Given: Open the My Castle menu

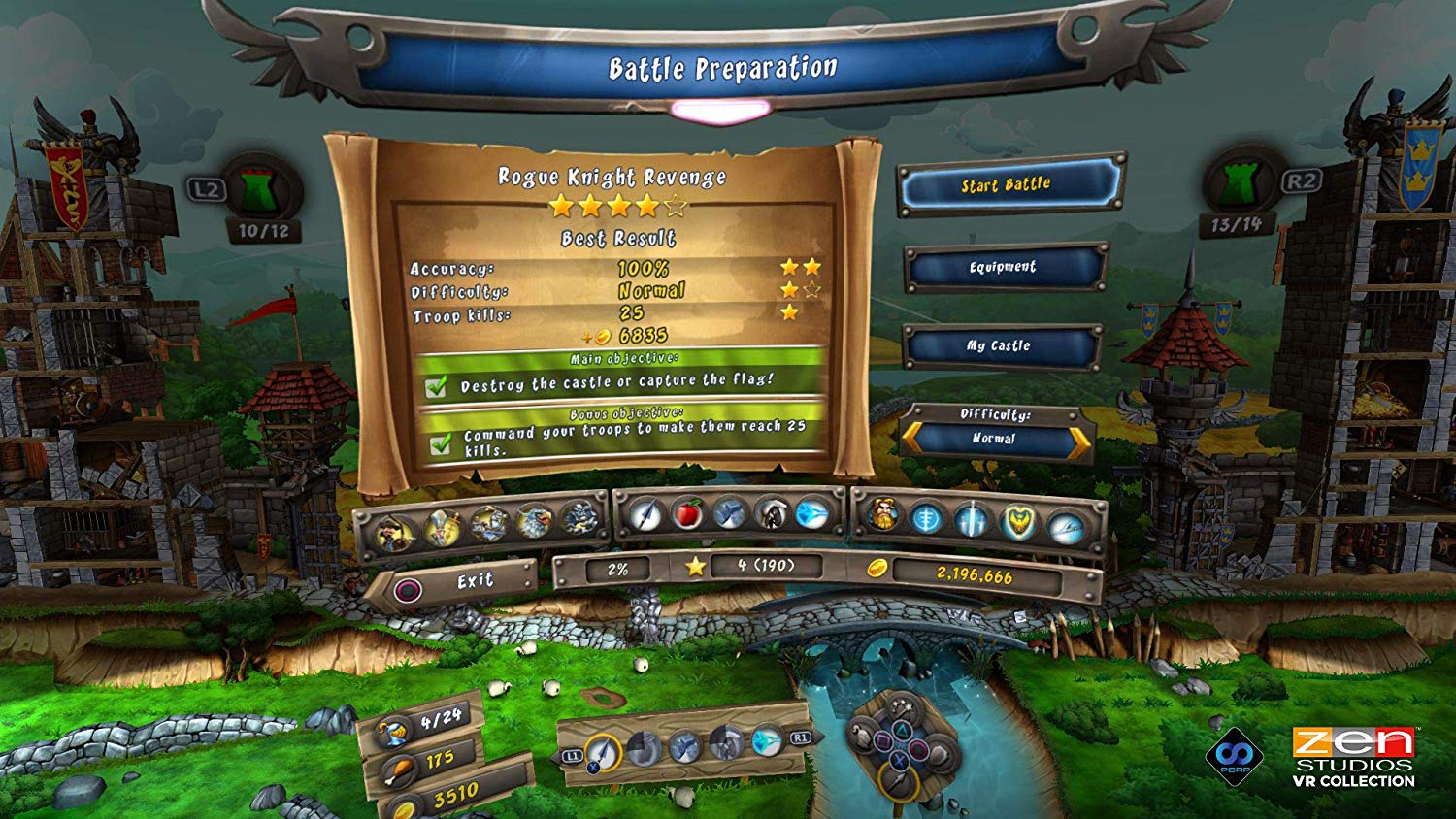Looking at the screenshot, I should tap(999, 345).
